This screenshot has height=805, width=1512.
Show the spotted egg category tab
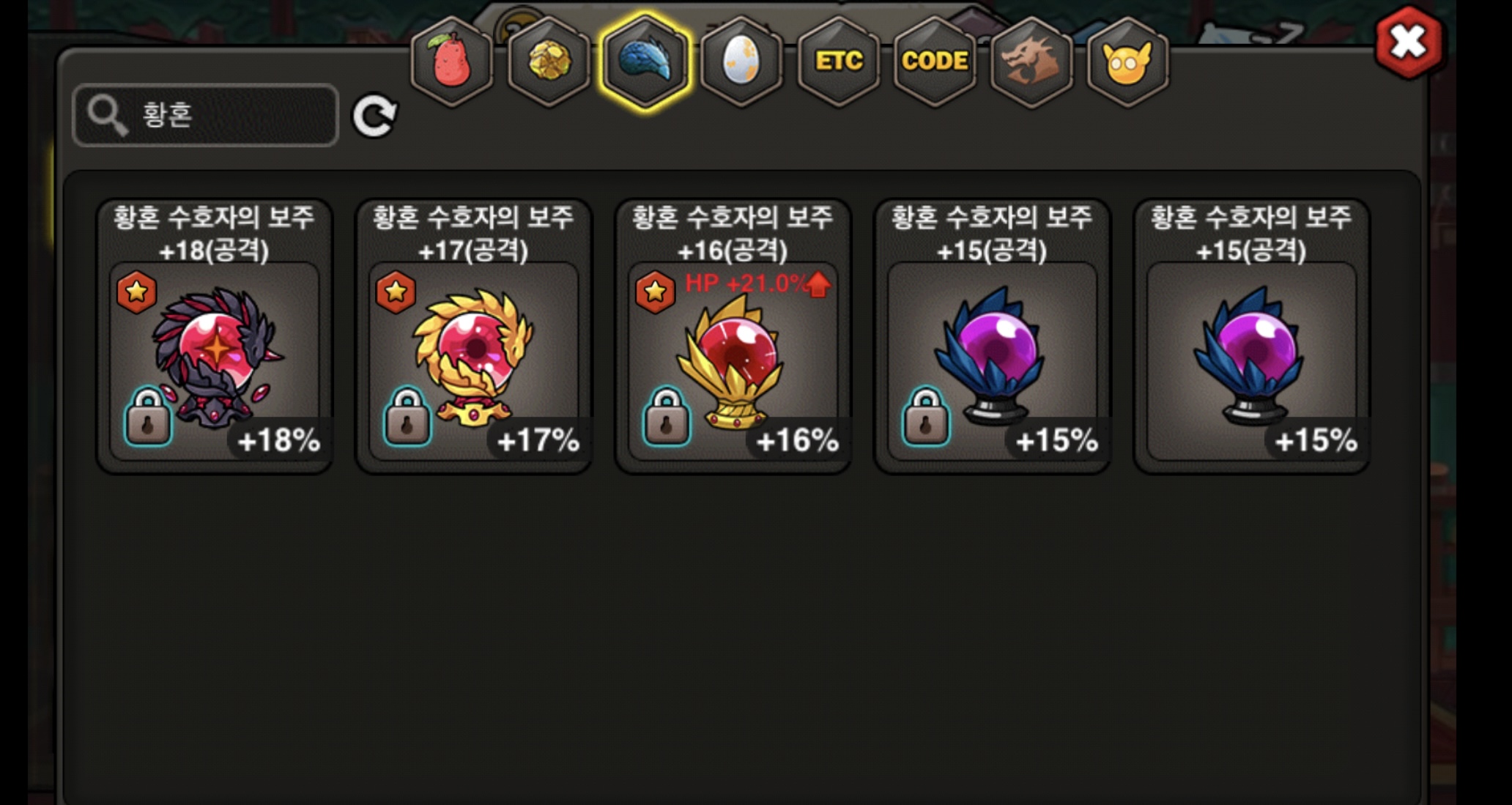[x=741, y=61]
